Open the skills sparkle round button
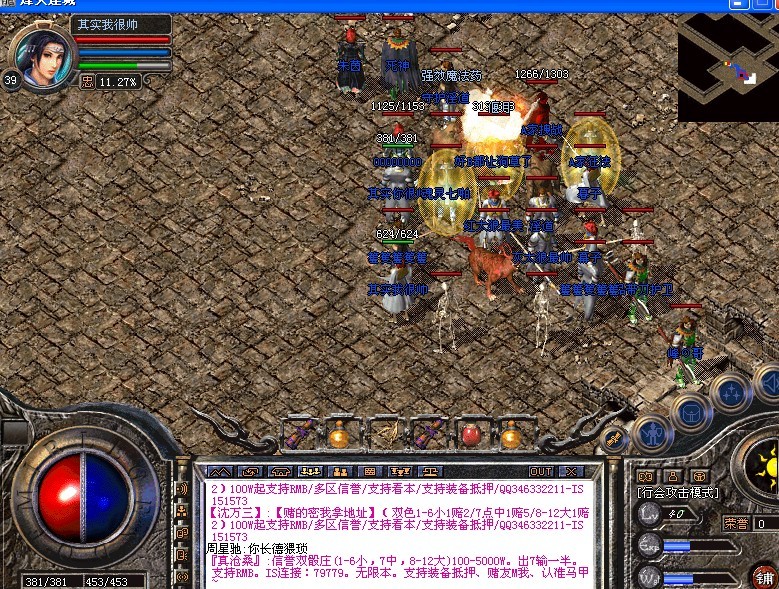Screen dimensions: 779x589 pyautogui.click(x=730, y=393)
